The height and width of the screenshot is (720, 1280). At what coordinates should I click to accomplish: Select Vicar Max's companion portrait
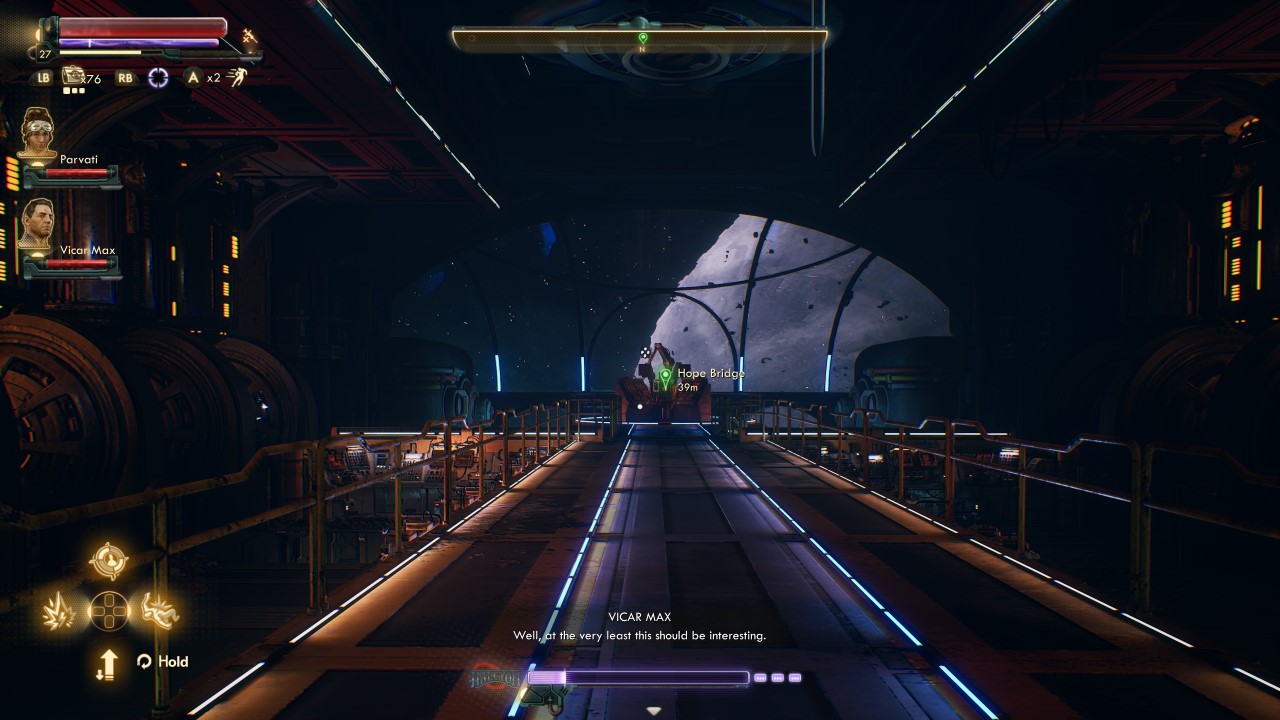click(x=38, y=224)
